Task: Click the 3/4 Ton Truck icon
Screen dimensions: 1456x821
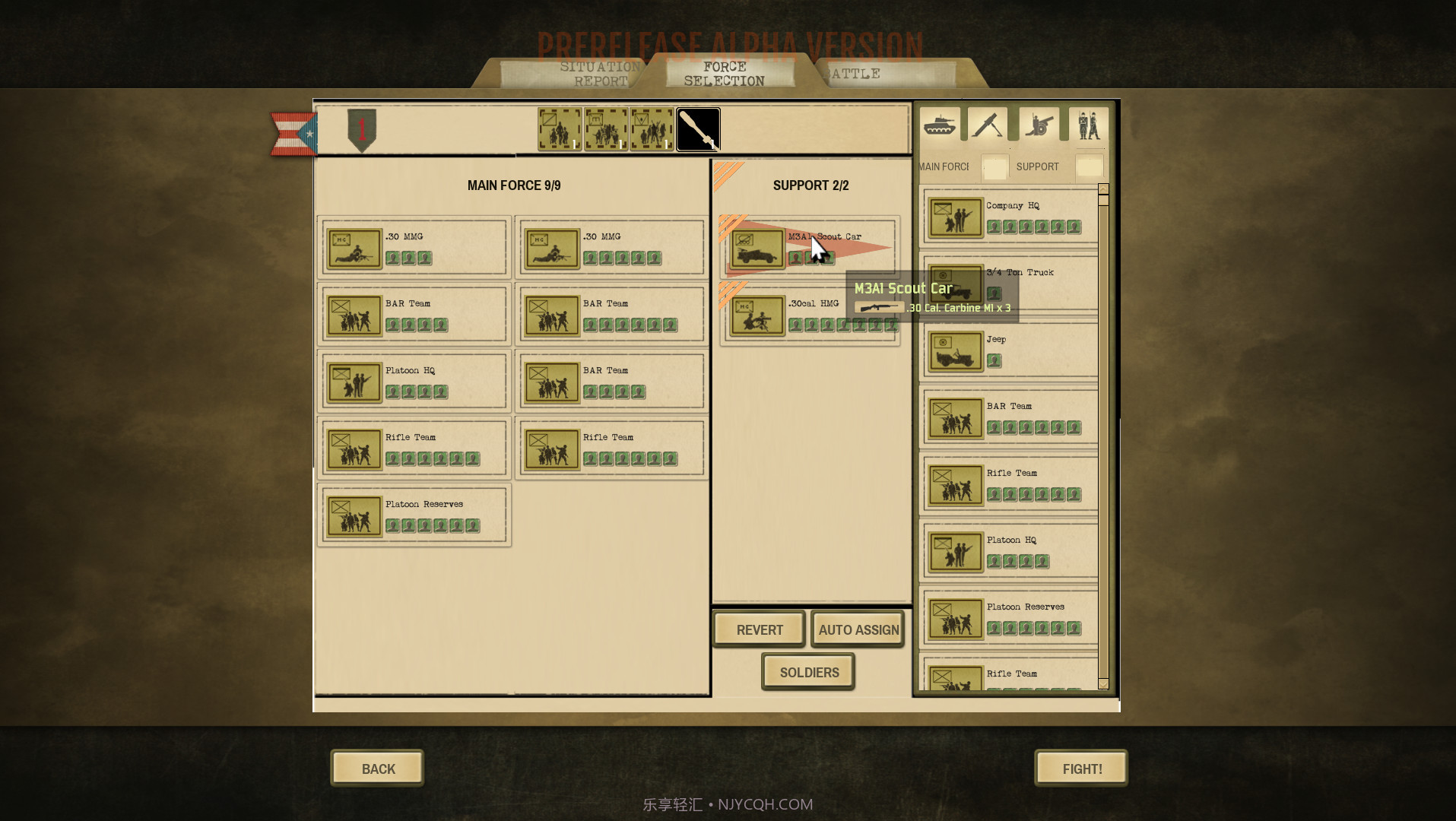Action: point(955,284)
